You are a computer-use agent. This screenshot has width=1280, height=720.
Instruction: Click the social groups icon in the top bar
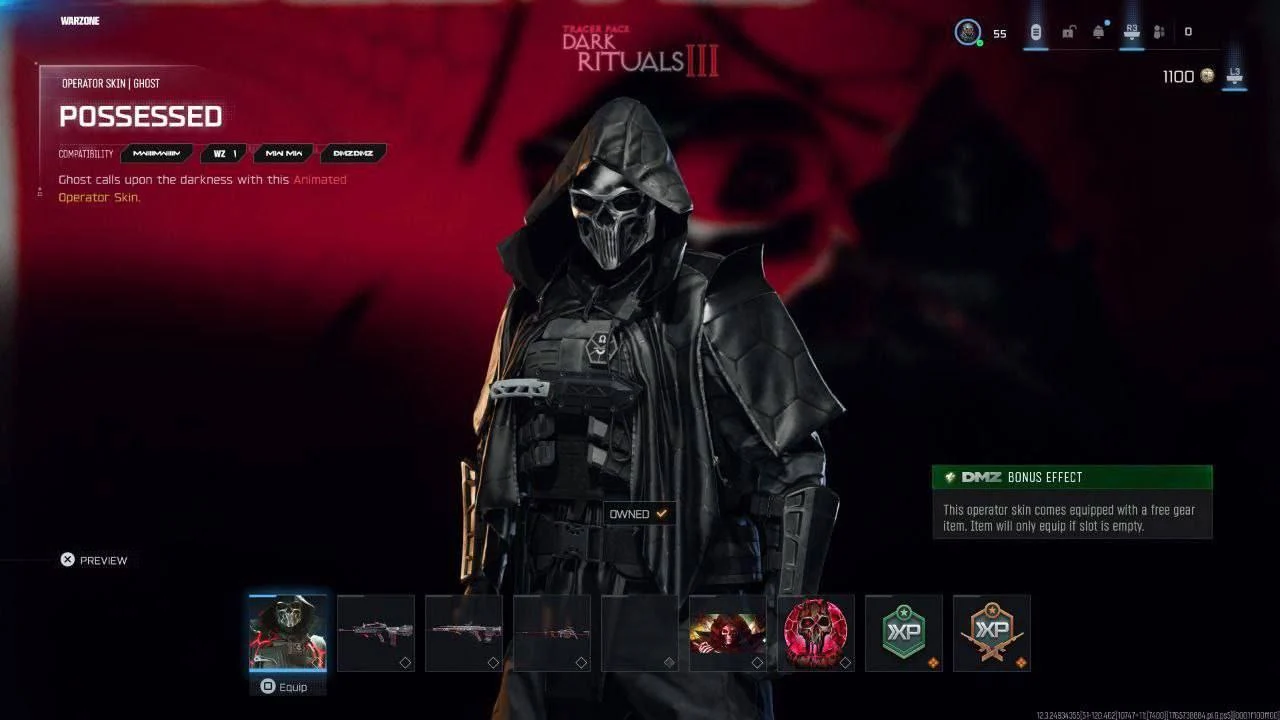(1157, 31)
